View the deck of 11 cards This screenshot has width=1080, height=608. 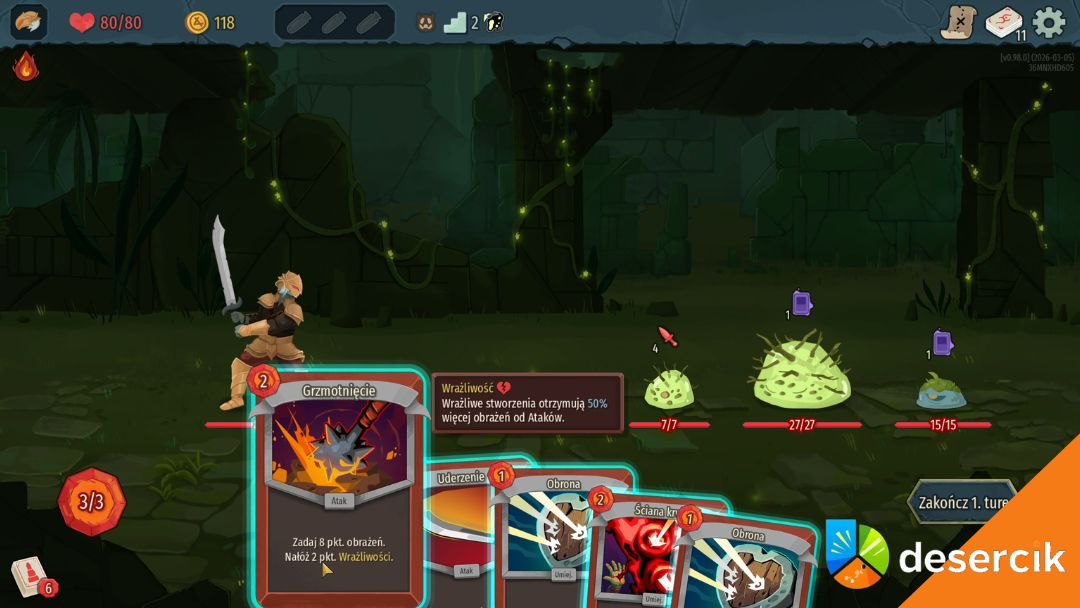coord(1003,22)
